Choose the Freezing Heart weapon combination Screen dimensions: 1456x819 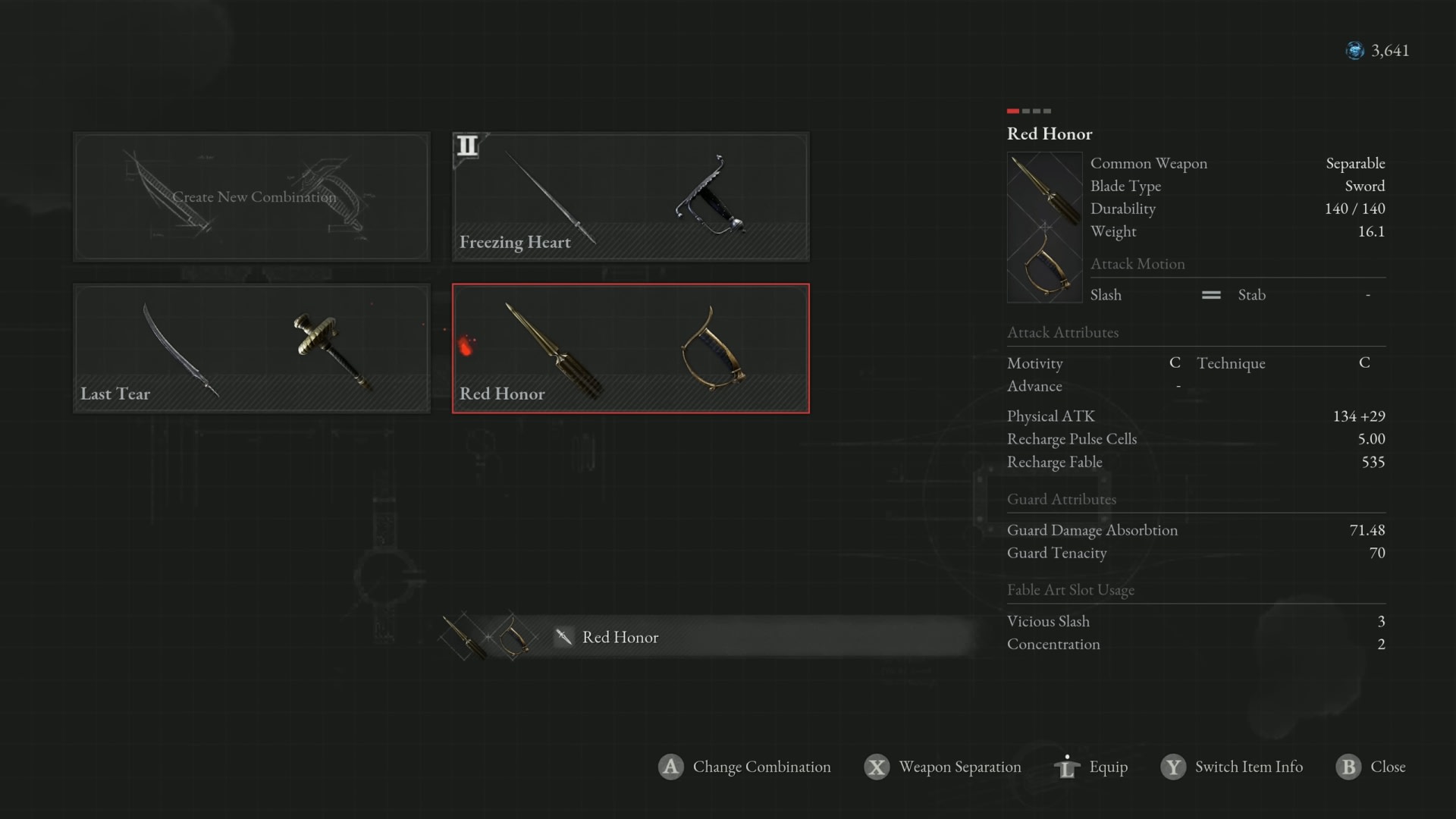pos(630,197)
